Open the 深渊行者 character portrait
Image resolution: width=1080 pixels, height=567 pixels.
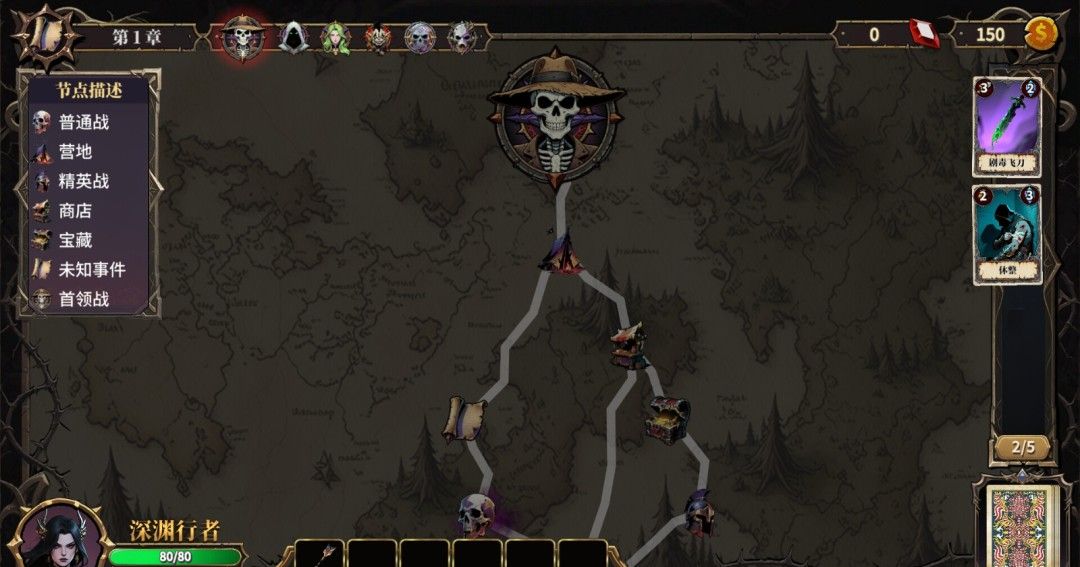pos(60,535)
